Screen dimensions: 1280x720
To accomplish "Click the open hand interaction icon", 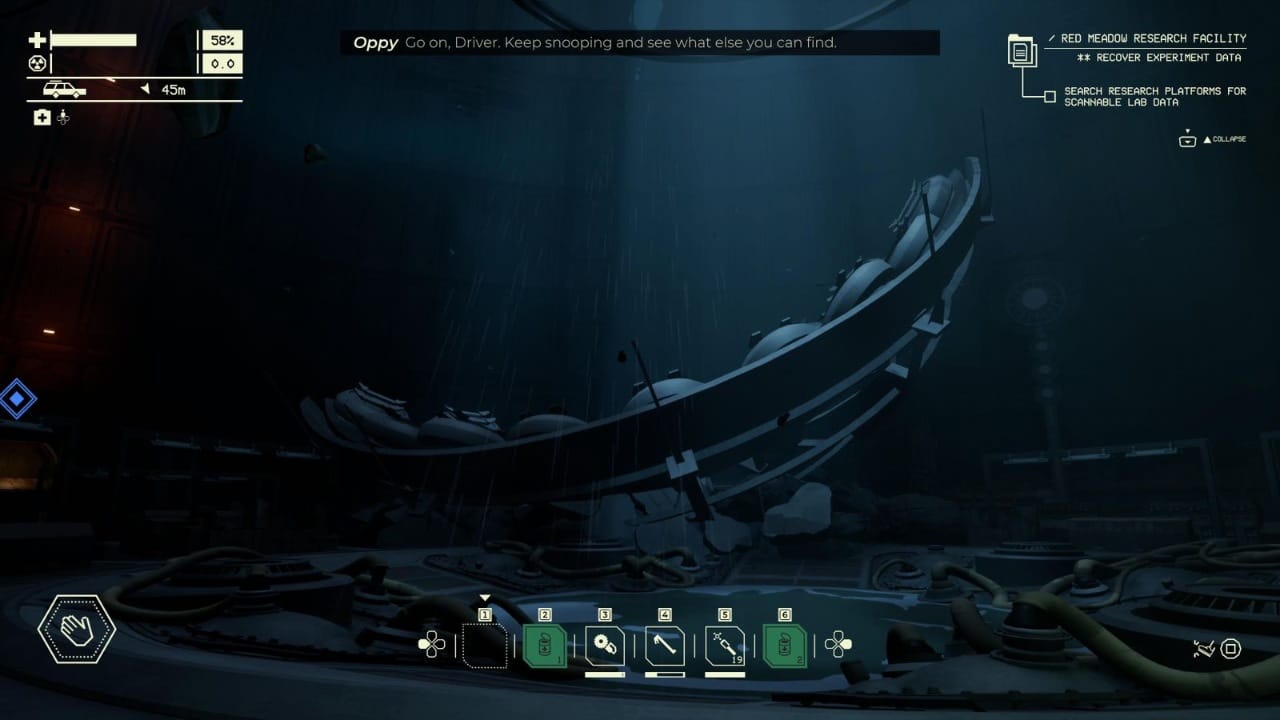I will (x=77, y=629).
